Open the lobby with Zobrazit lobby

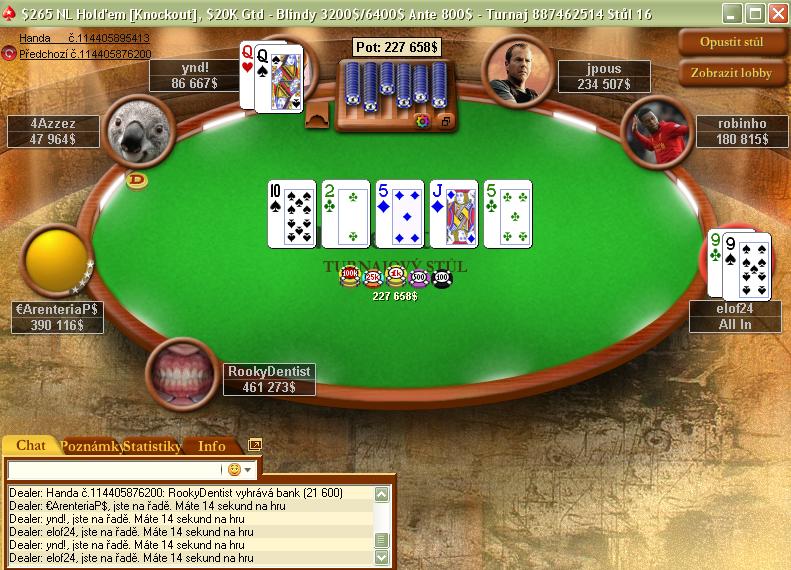tap(732, 72)
